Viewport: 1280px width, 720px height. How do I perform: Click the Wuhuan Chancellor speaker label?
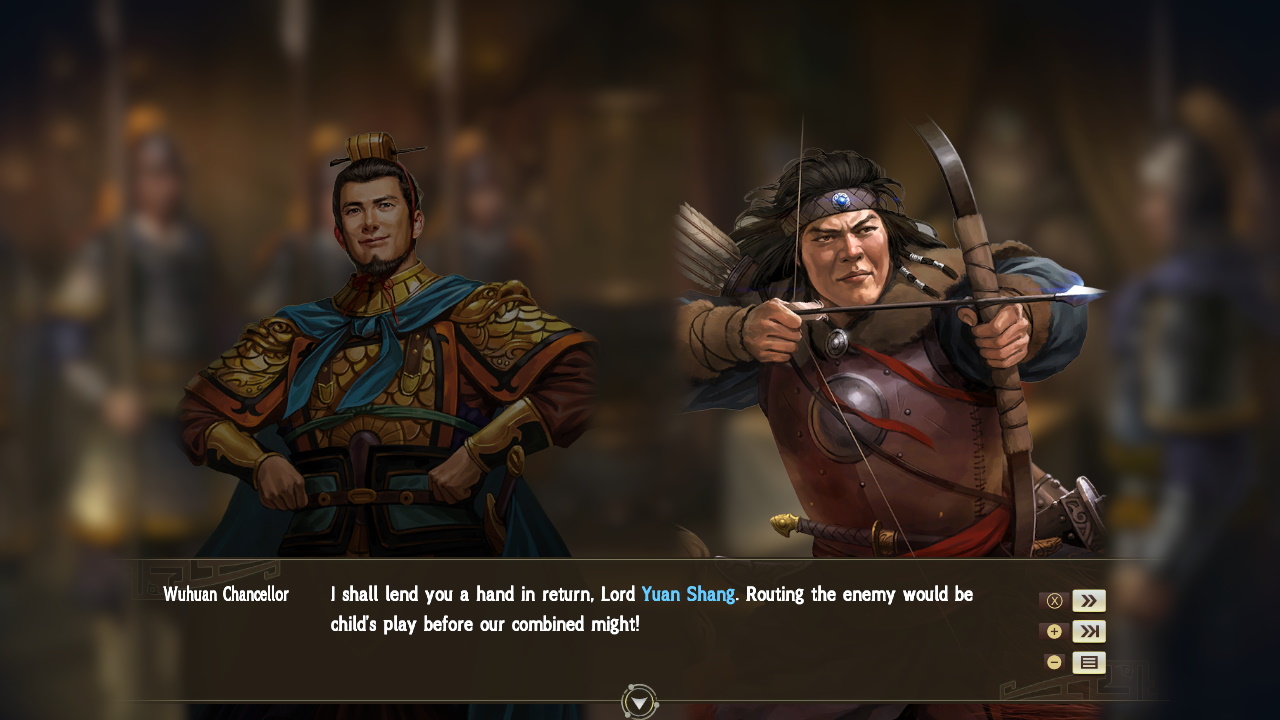pyautogui.click(x=225, y=593)
